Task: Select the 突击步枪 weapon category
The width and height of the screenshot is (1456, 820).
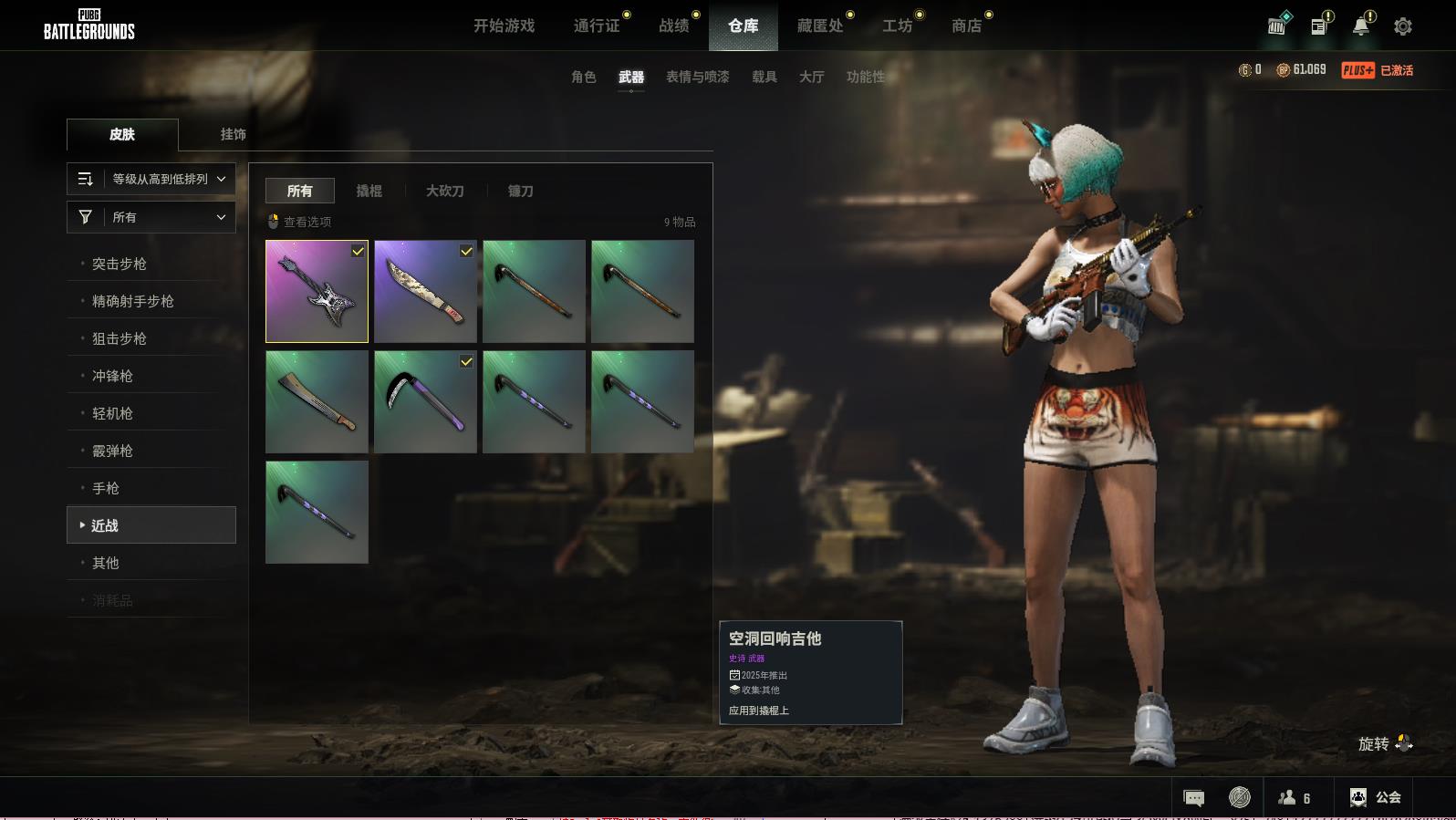Action: [120, 264]
